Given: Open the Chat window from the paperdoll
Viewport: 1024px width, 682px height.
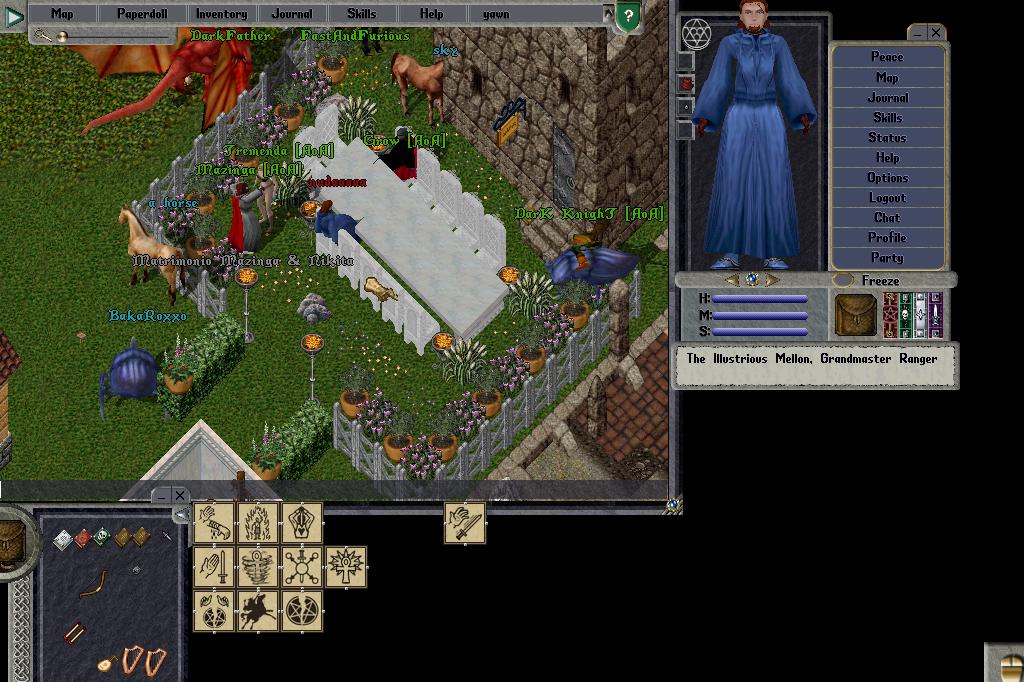Looking at the screenshot, I should point(887,217).
